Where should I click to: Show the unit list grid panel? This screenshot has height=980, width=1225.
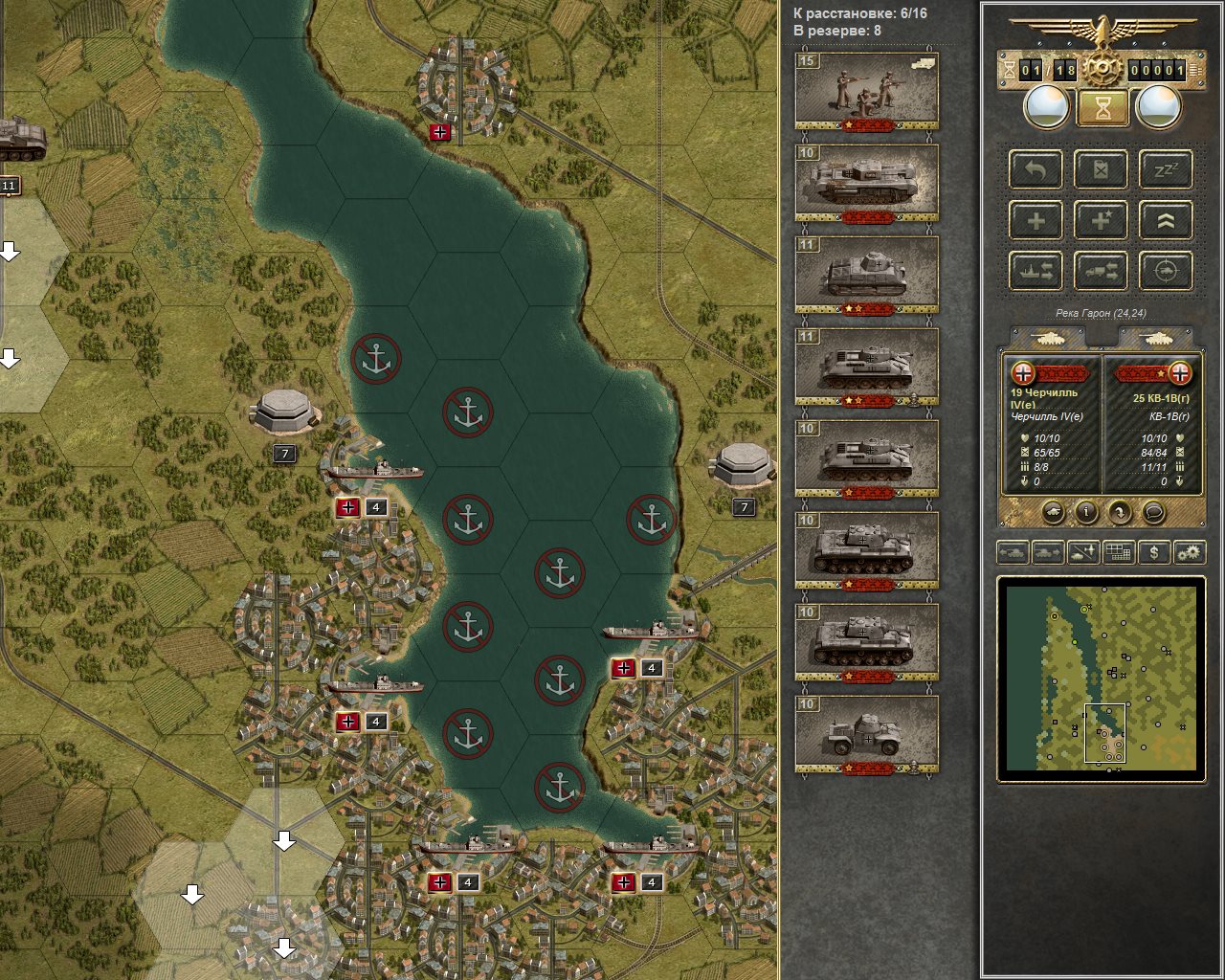coord(1118,552)
